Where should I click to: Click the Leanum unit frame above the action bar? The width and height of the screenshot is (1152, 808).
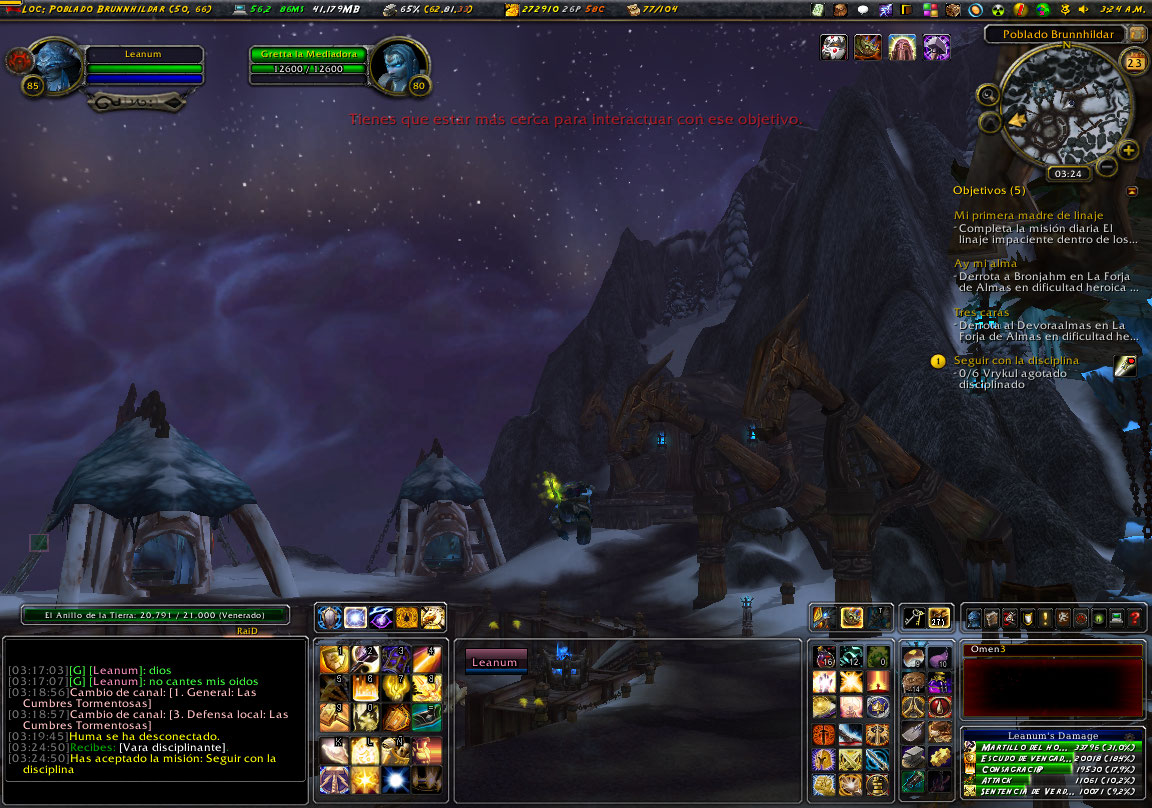coord(495,662)
